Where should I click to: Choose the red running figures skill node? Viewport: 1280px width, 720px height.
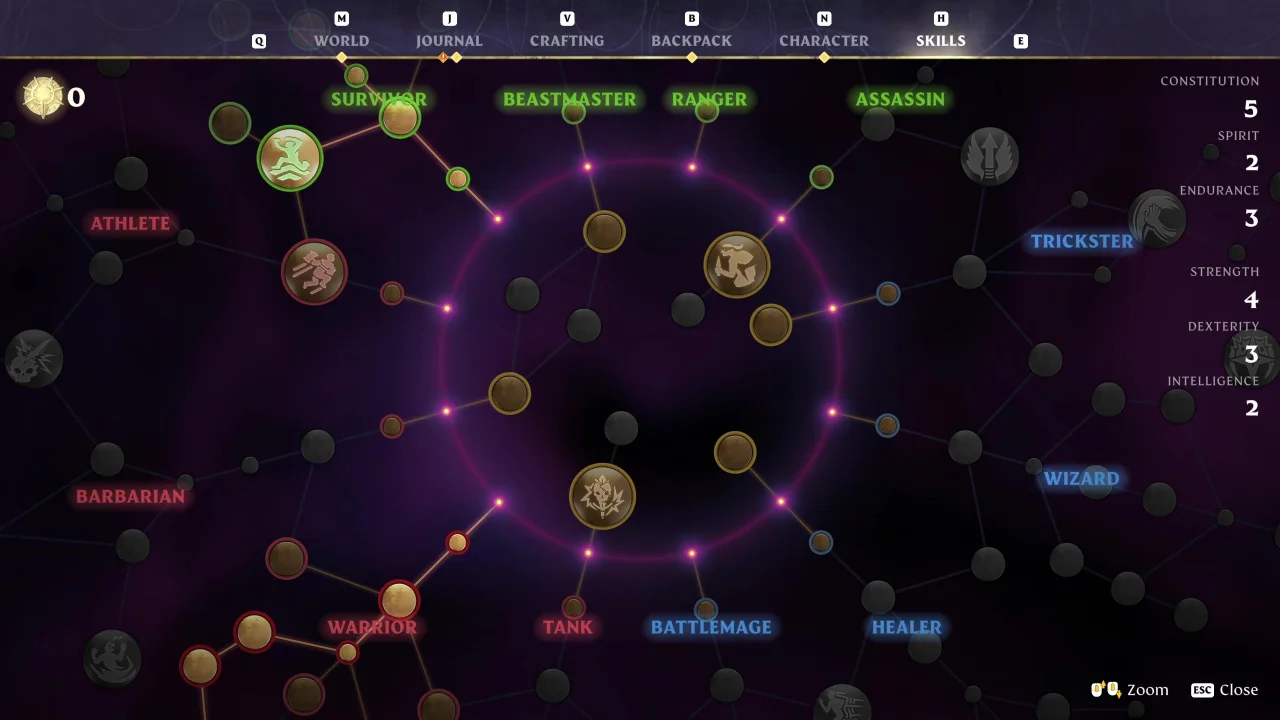[314, 272]
